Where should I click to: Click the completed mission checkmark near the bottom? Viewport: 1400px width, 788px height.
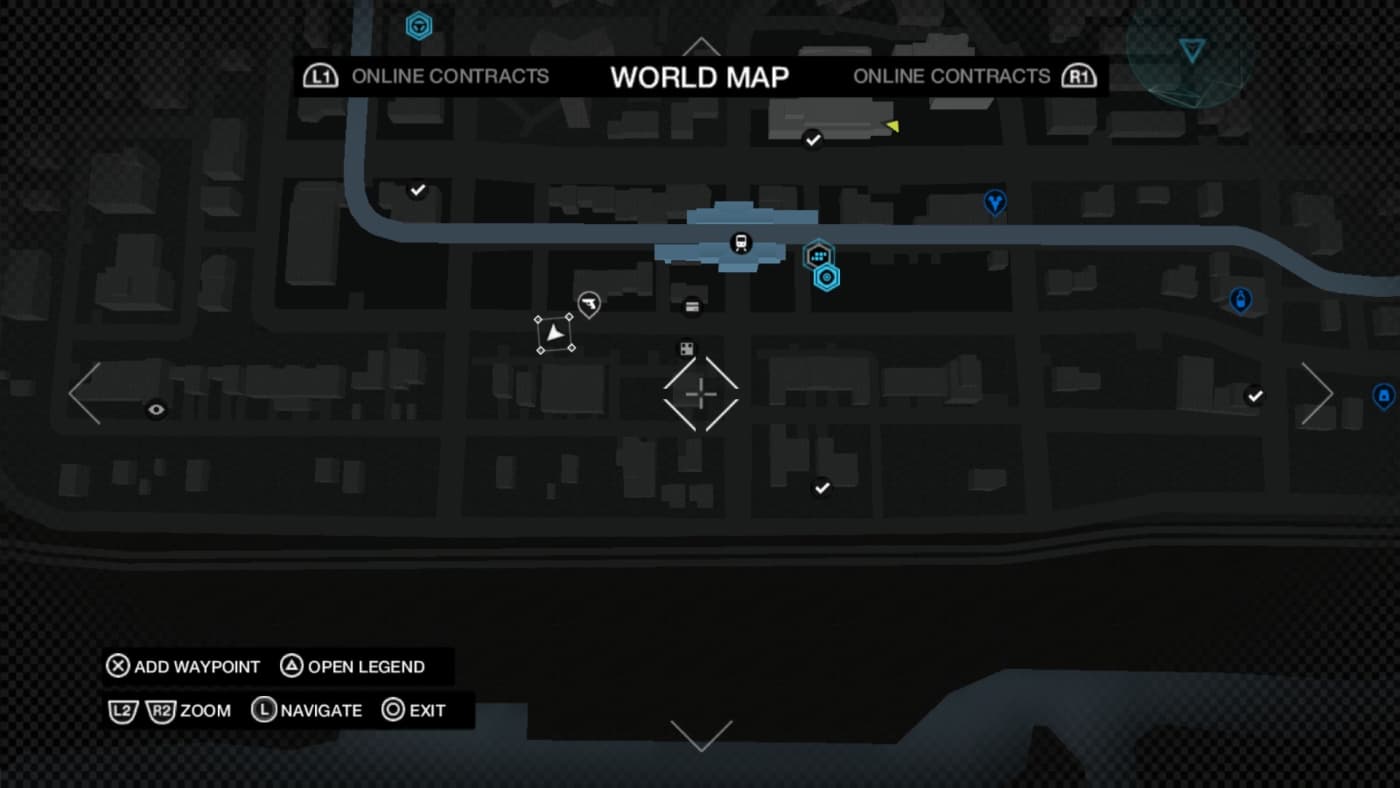pyautogui.click(x=820, y=487)
